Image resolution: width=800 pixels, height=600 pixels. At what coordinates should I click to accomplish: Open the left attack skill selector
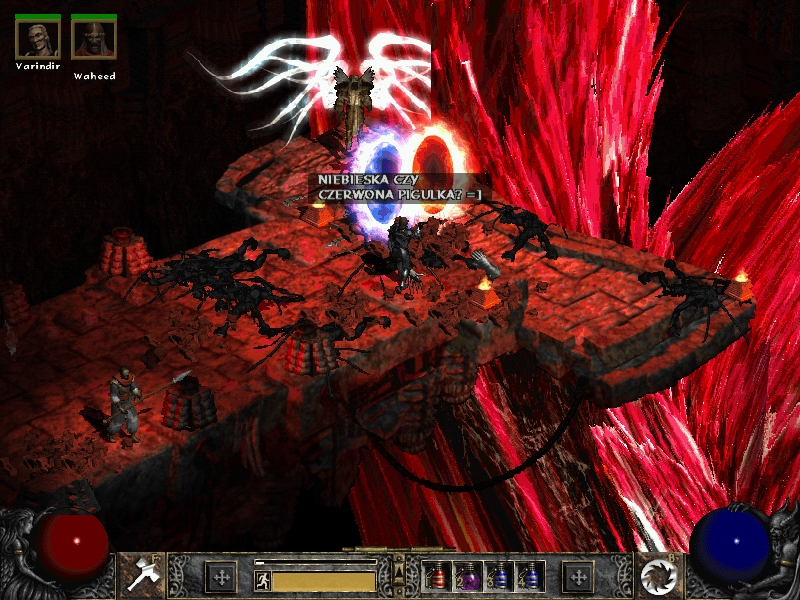[x=140, y=576]
